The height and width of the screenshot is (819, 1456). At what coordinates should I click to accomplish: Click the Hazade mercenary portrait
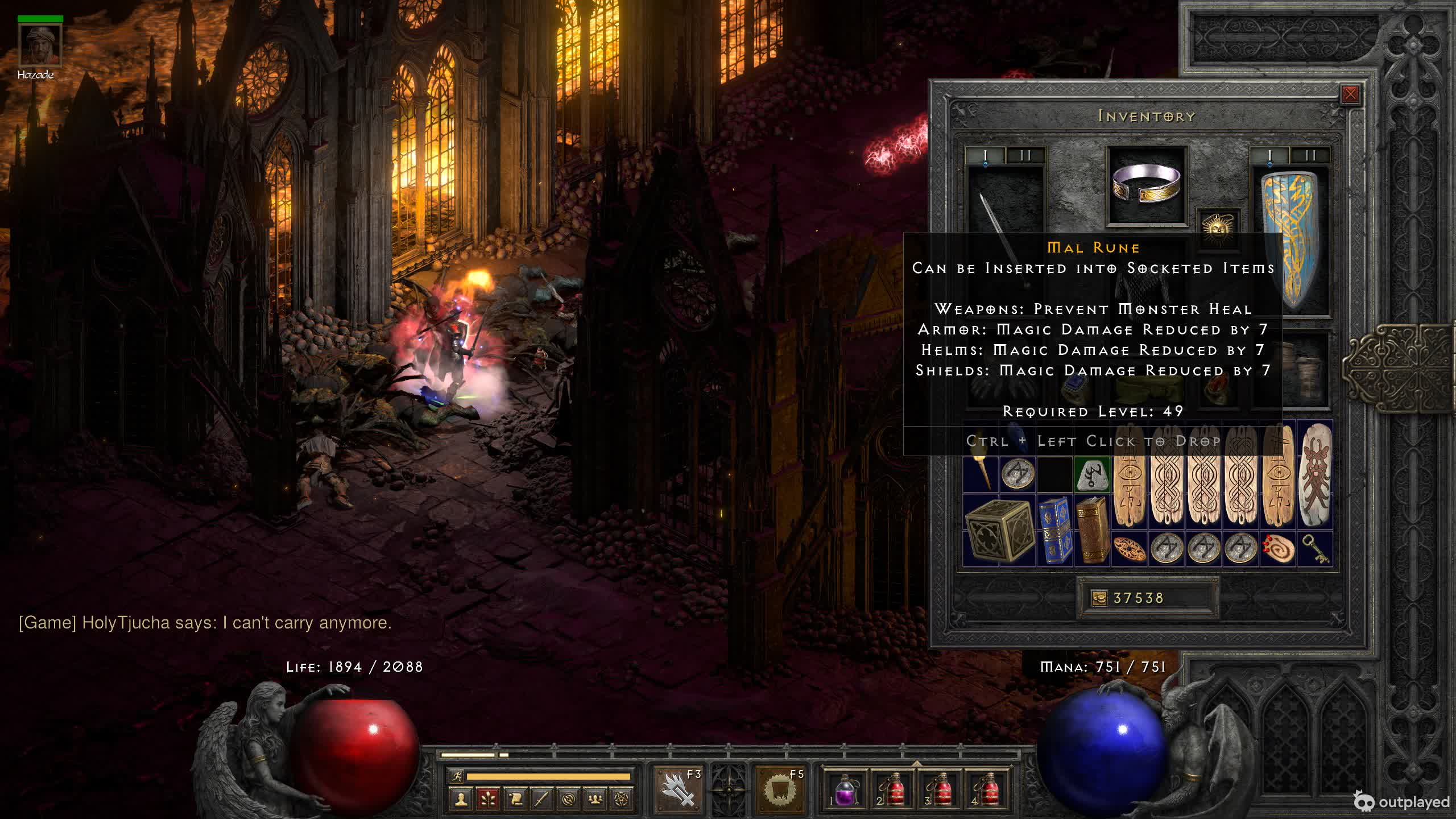click(x=40, y=44)
